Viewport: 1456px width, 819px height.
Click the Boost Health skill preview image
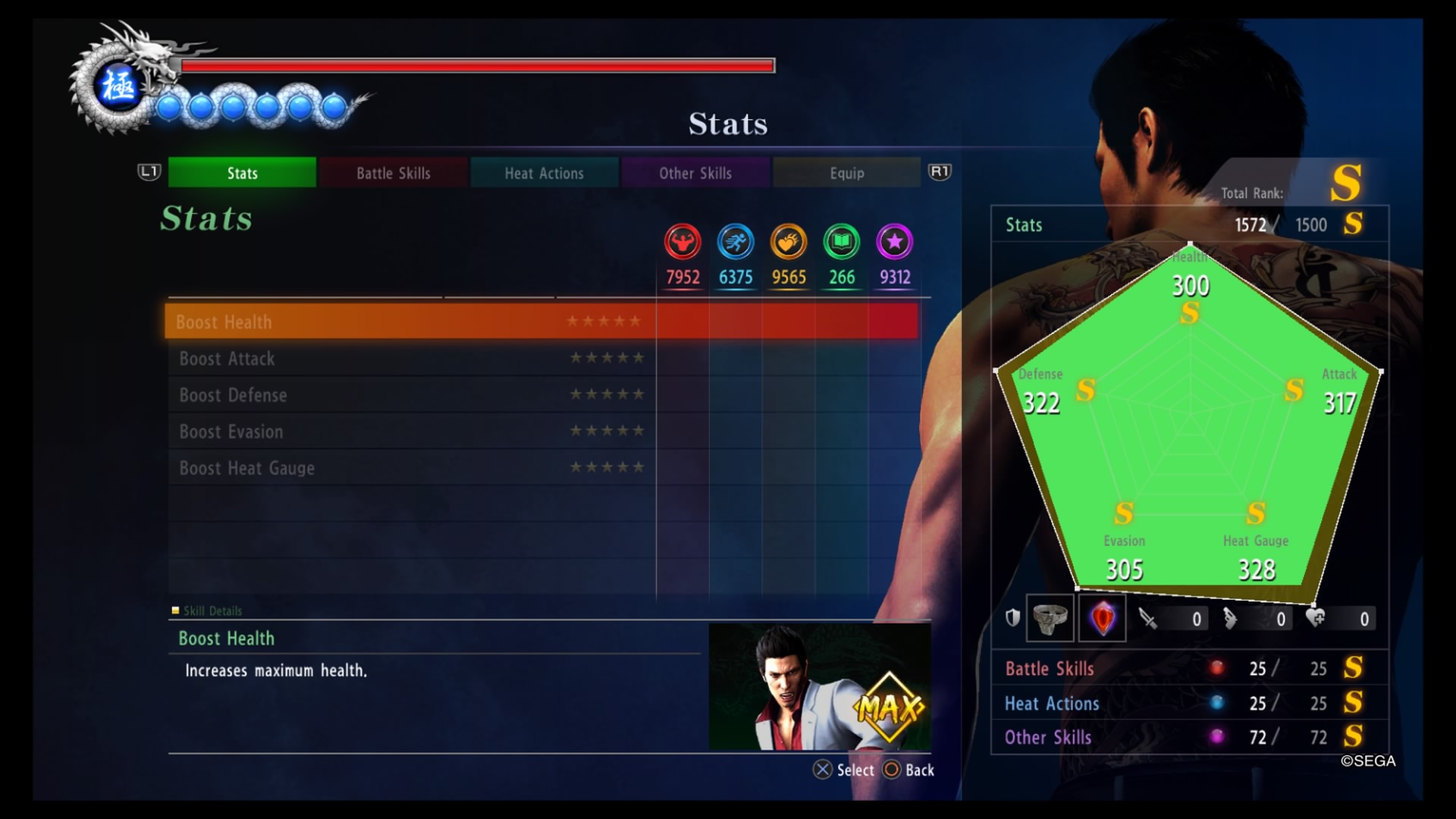point(819,687)
